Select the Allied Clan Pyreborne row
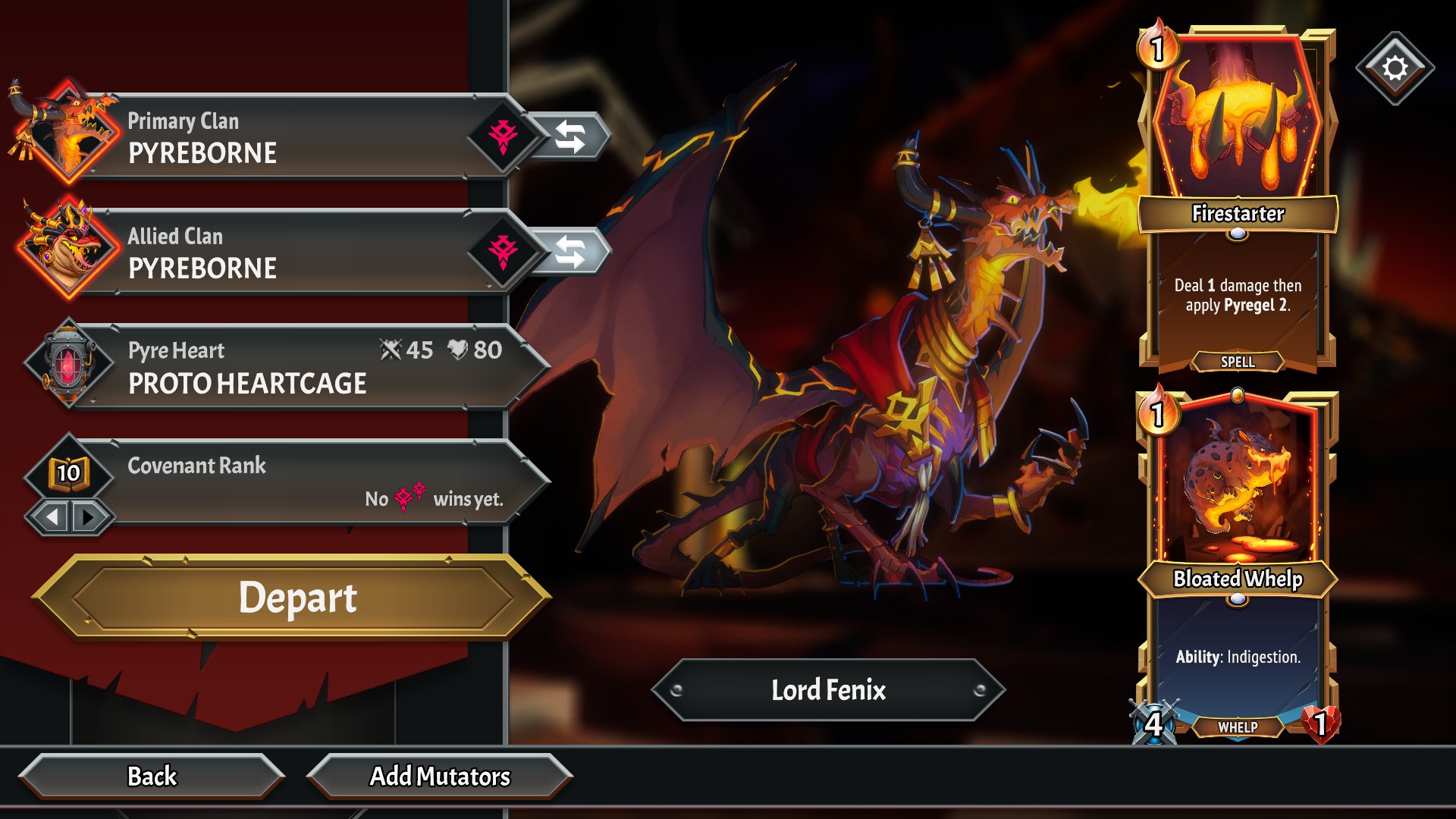The height and width of the screenshot is (819, 1456). click(288, 253)
